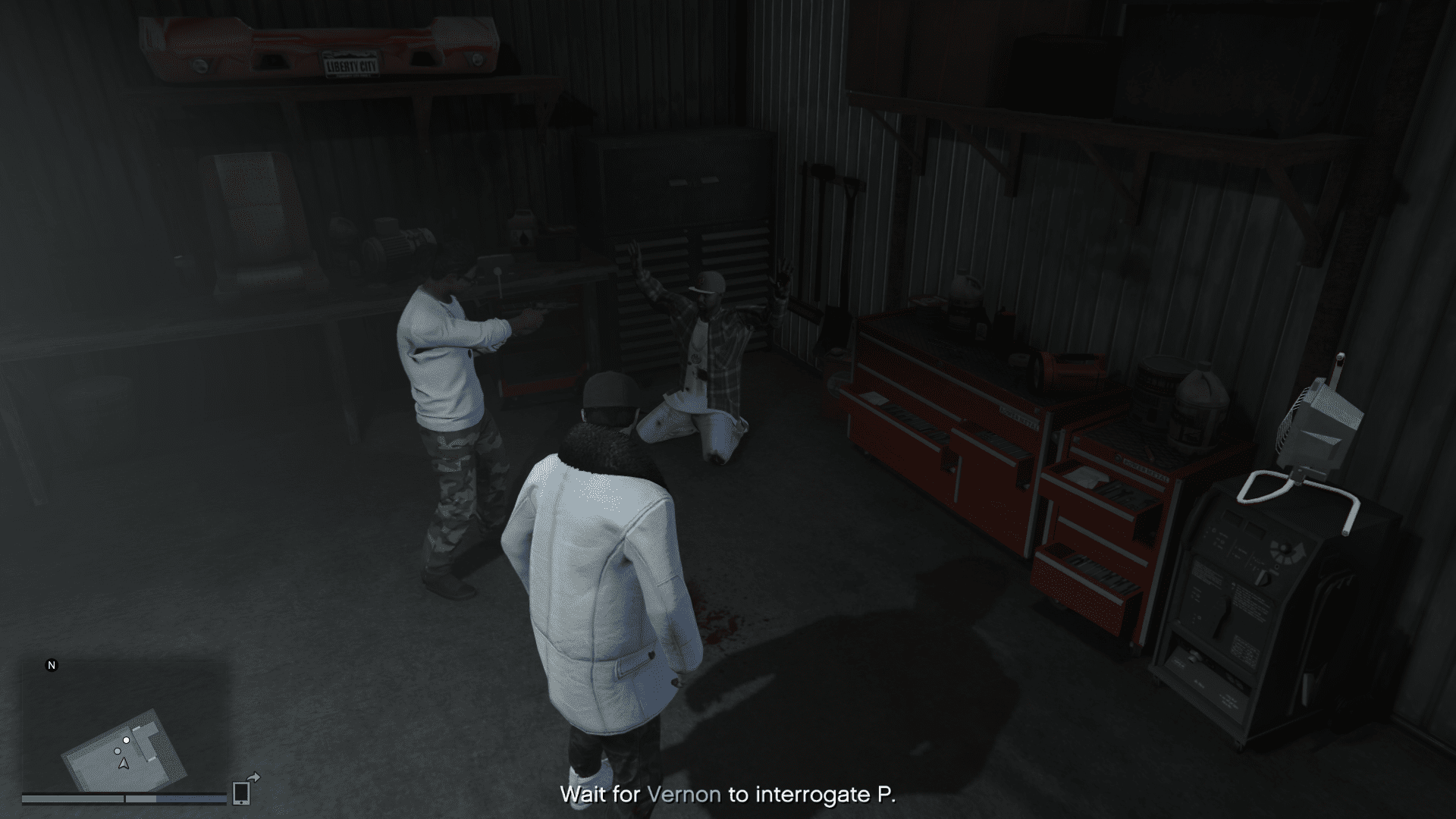Click the work light on the battery charger cart

[1319, 421]
